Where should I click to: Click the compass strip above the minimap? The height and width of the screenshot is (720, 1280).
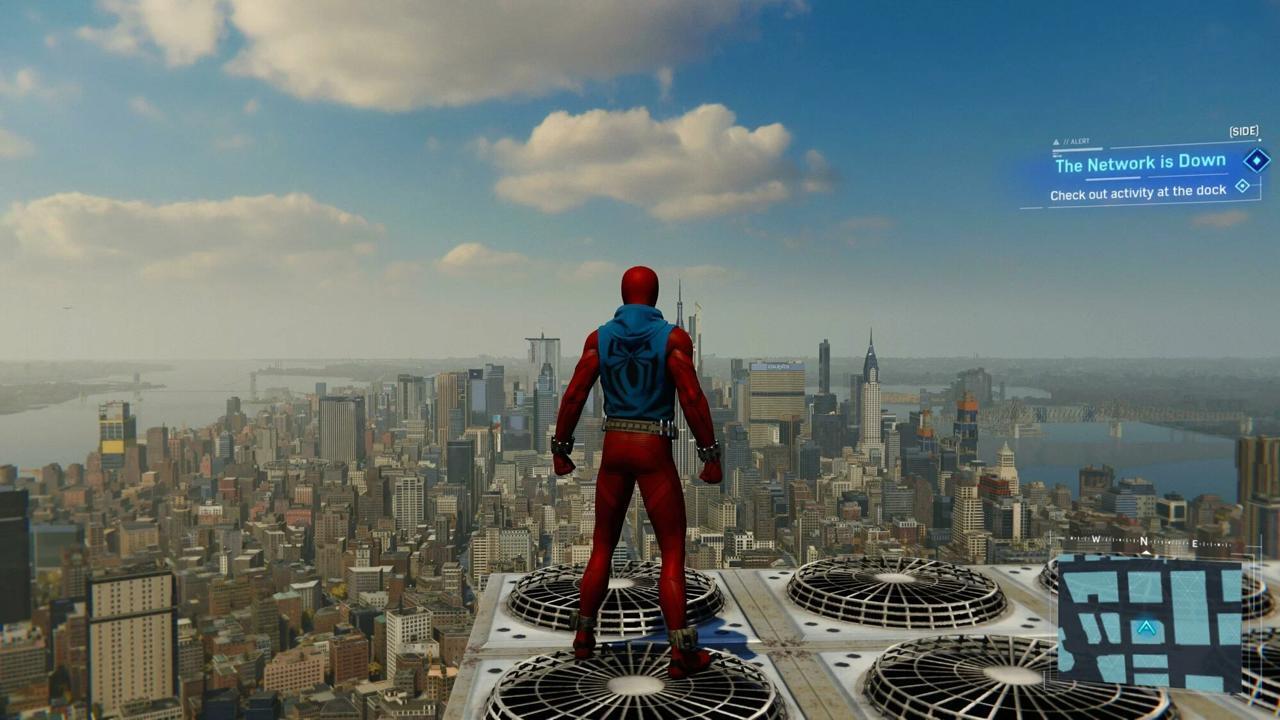point(1145,542)
